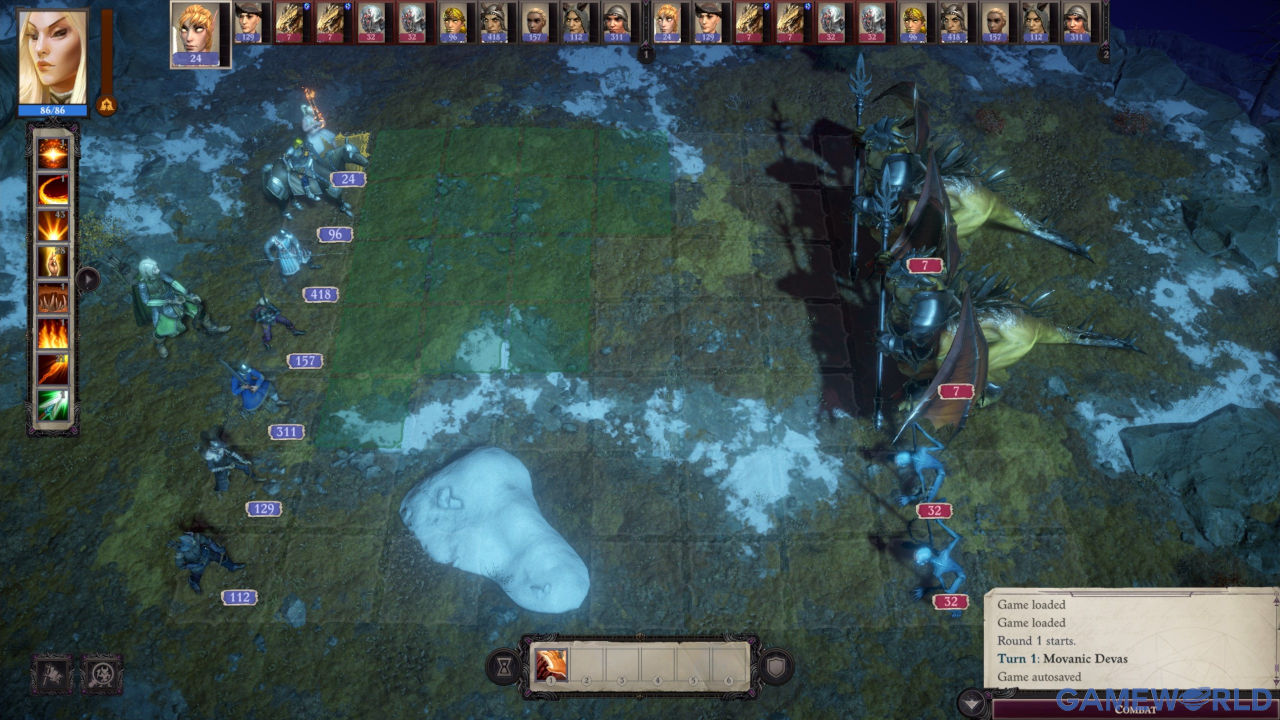Click the hourglass wait turn button
The width and height of the screenshot is (1280, 720).
[504, 667]
